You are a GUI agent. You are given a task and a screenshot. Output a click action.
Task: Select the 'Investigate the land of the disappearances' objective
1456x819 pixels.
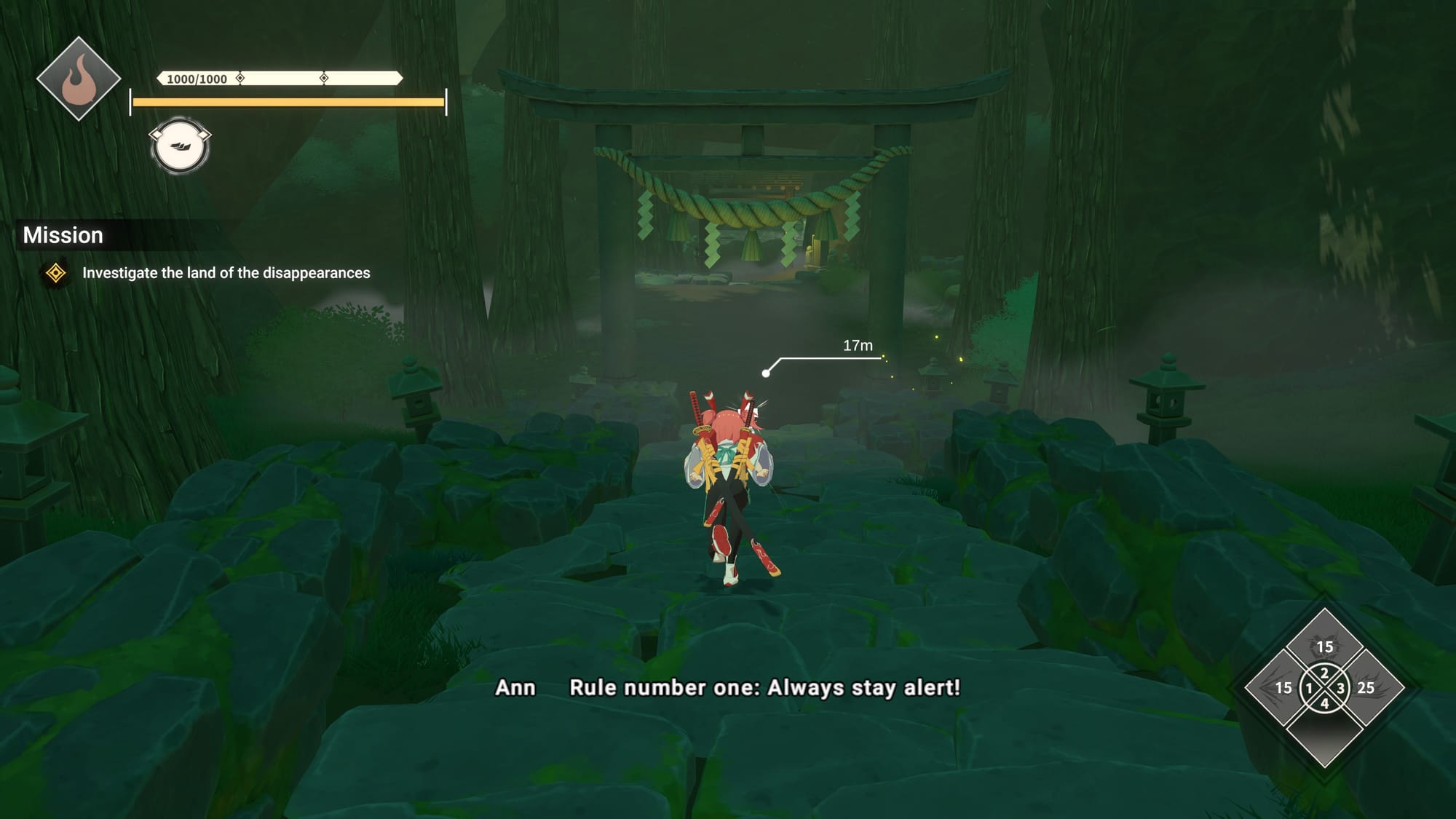click(226, 273)
